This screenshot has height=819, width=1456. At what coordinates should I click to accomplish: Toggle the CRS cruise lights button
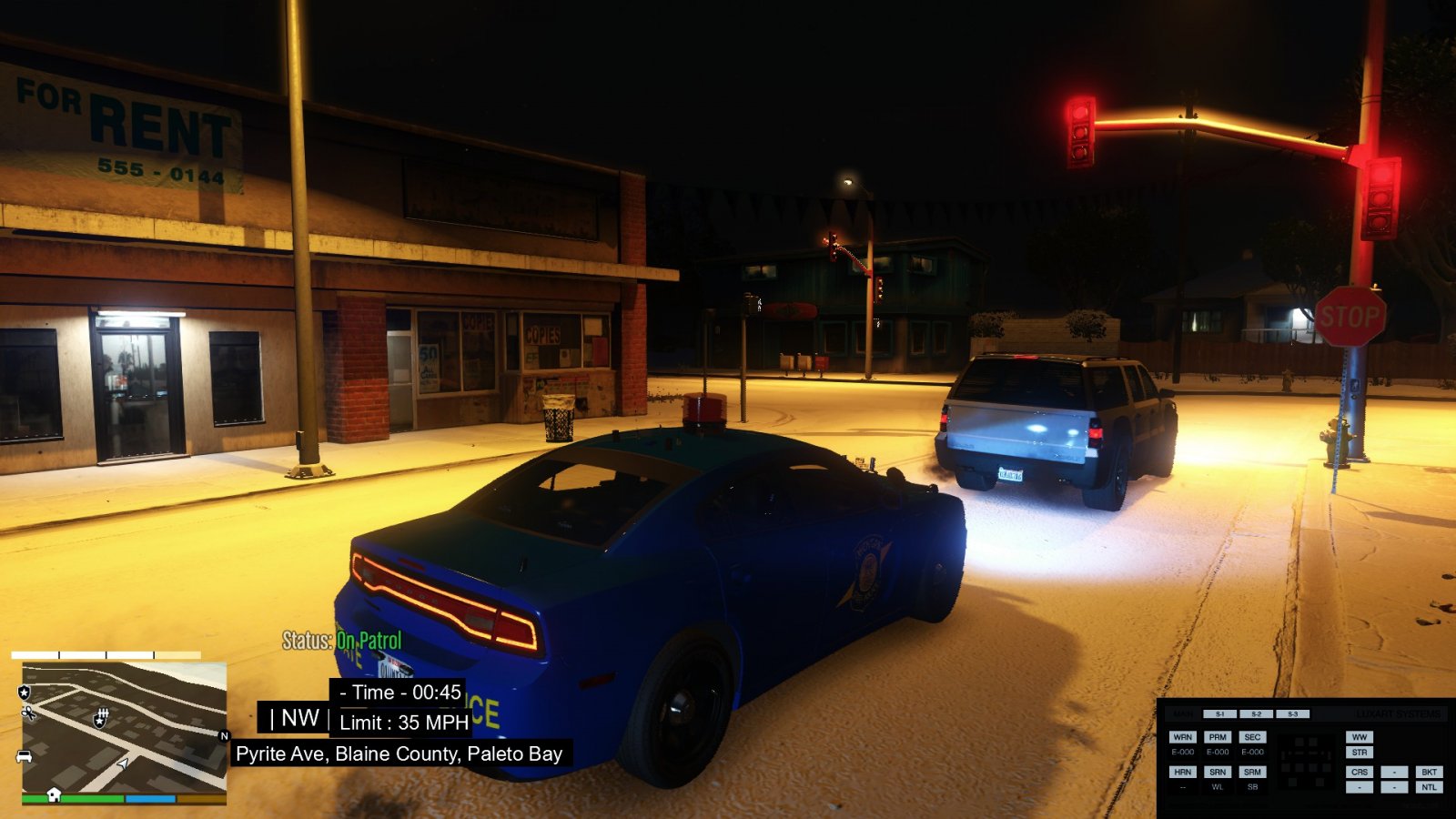click(1360, 772)
